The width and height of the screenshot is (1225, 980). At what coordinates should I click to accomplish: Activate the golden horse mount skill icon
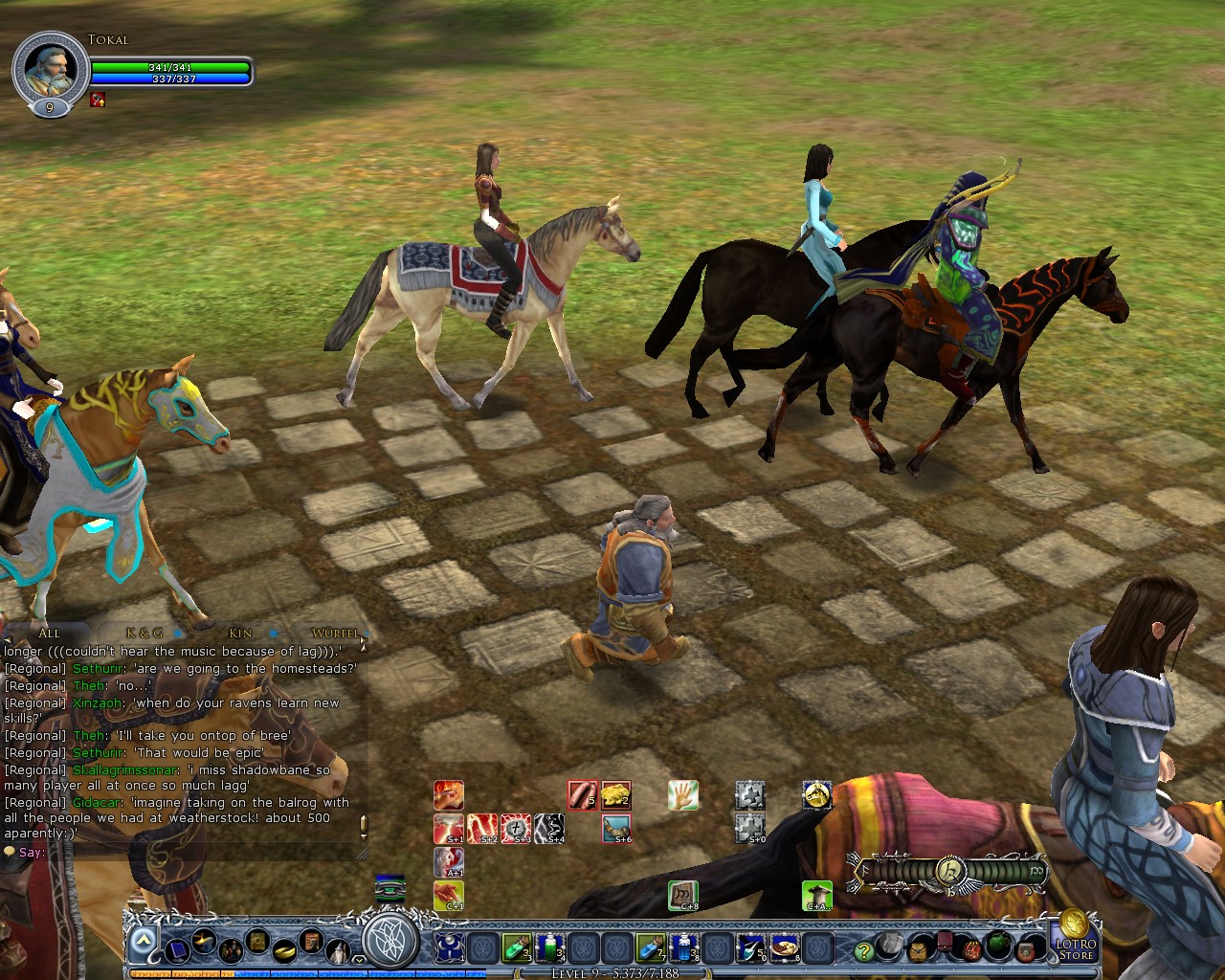pyautogui.click(x=816, y=796)
